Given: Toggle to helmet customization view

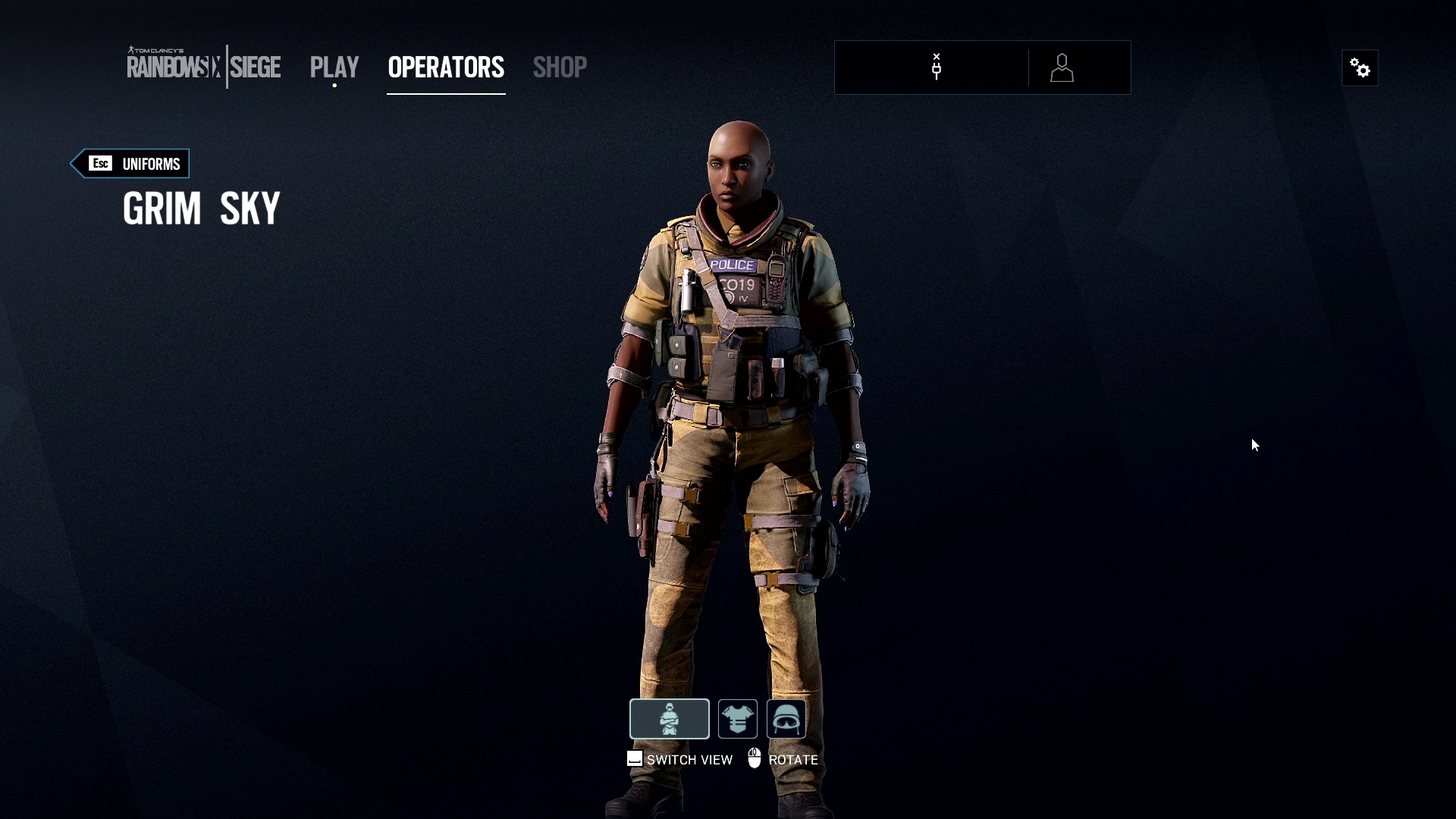Looking at the screenshot, I should (786, 719).
